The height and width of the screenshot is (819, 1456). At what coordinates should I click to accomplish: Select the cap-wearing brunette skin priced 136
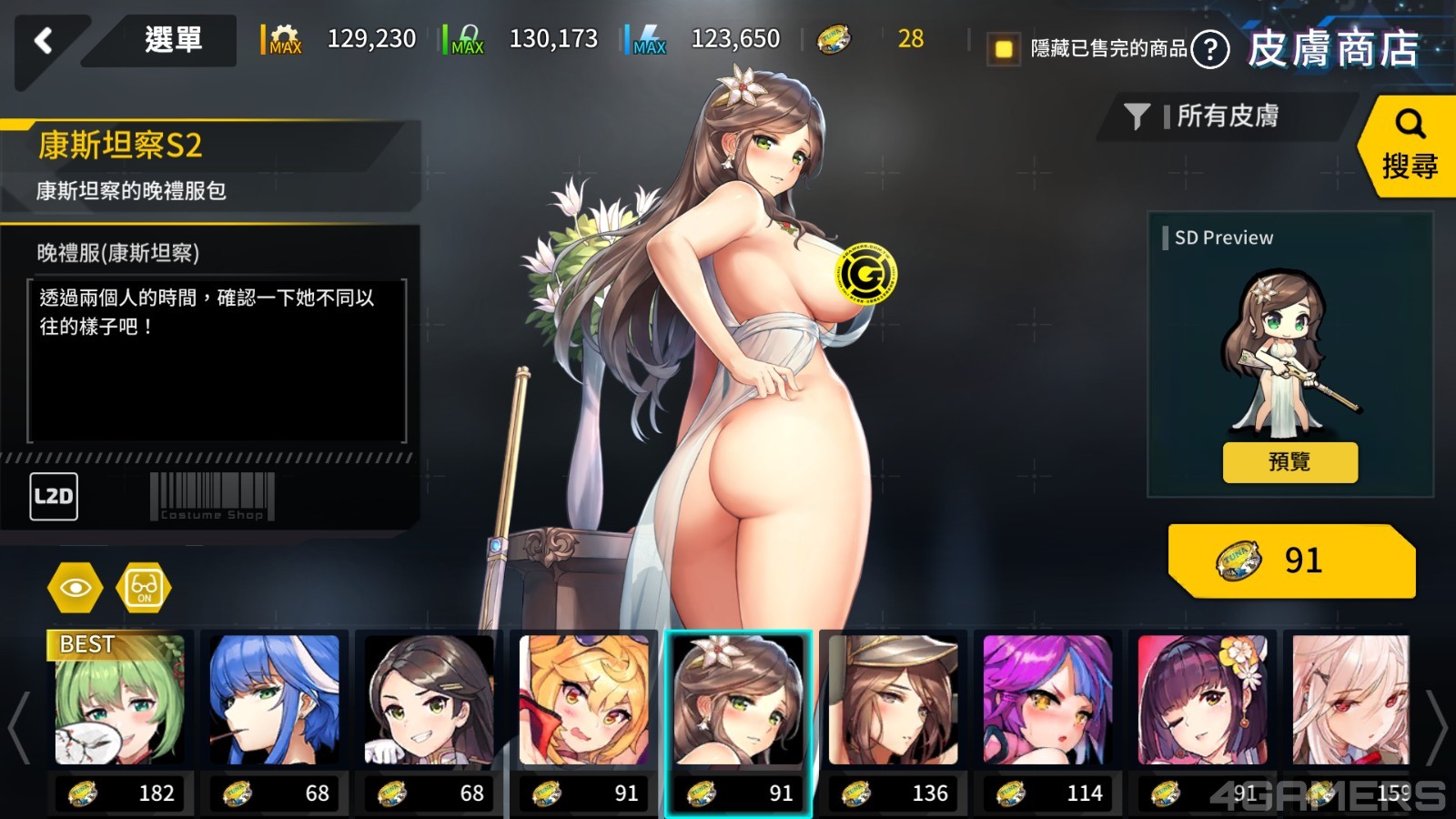(x=893, y=701)
